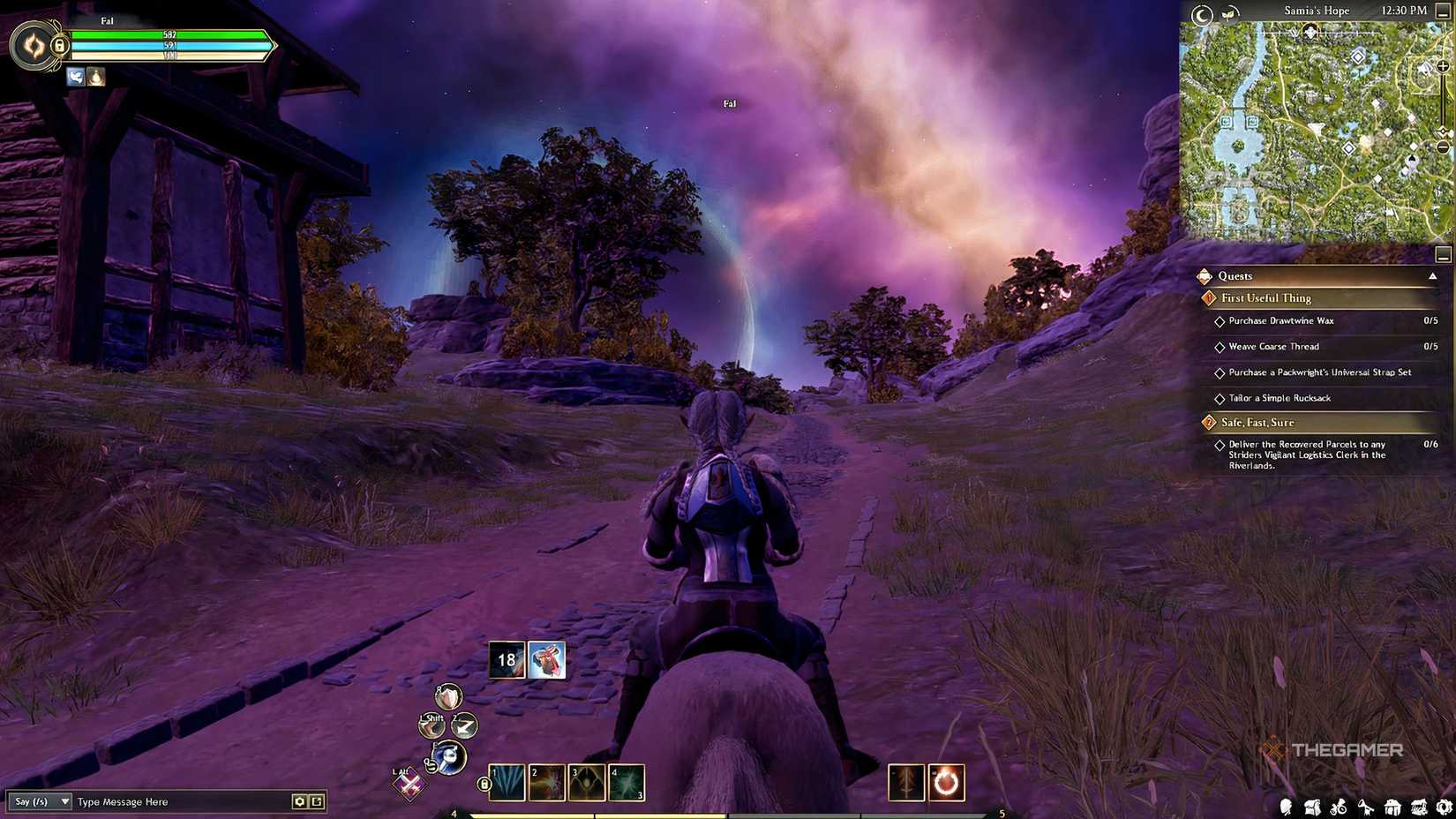The image size is (1456, 819).
Task: Open the chat settings gear beside the message field
Action: click(301, 801)
